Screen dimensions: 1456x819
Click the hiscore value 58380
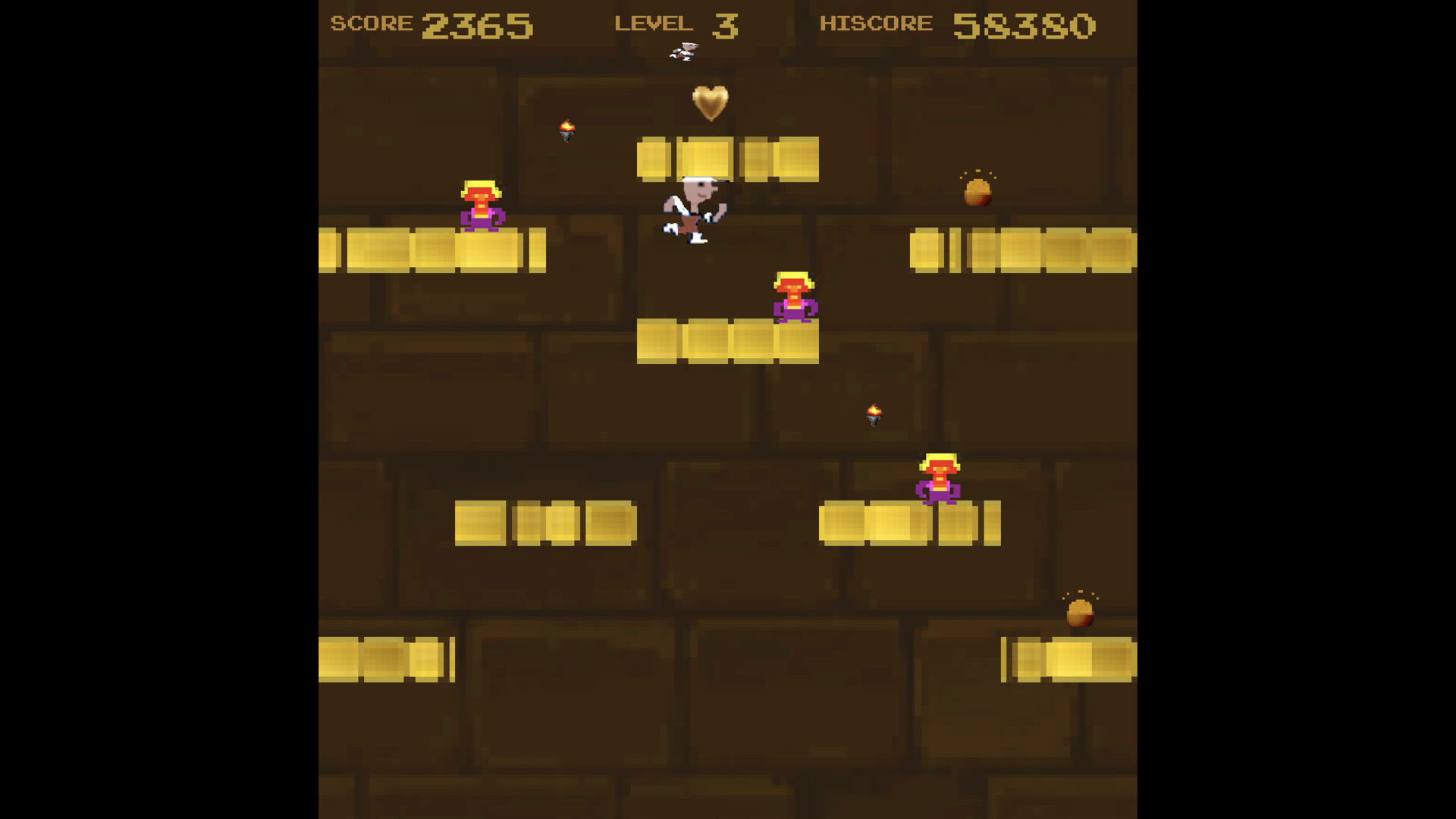point(1024,25)
